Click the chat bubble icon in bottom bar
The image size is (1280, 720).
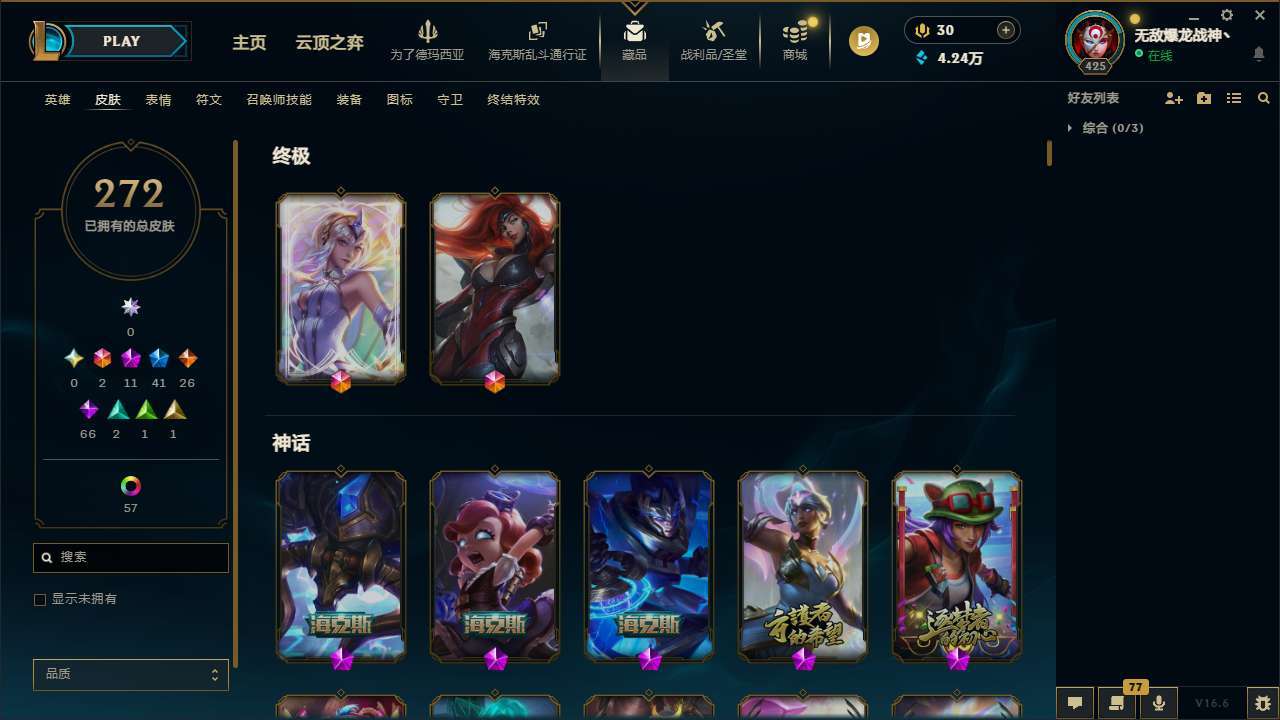point(1074,703)
